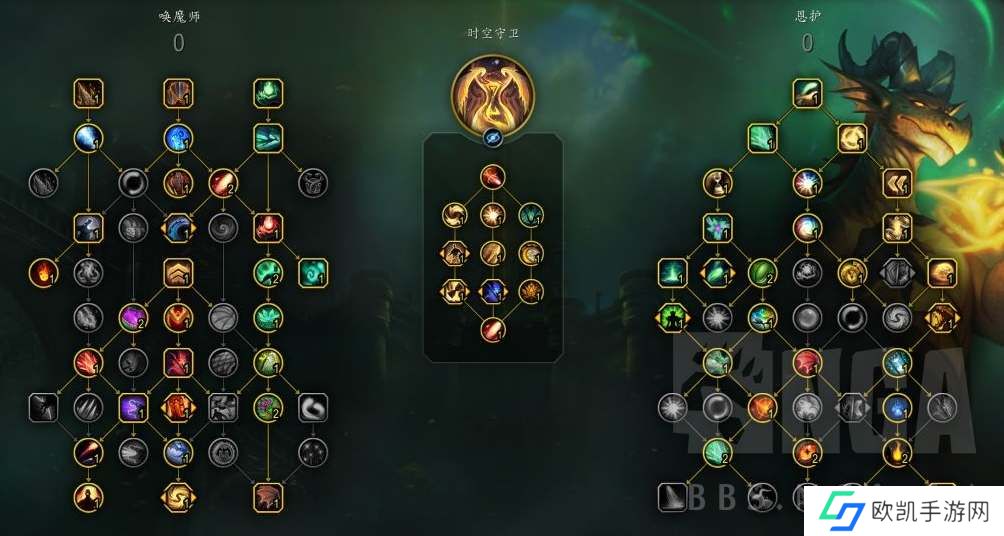Pick the potion flask talent in the right tree
The image size is (1004, 536).
click(x=717, y=183)
